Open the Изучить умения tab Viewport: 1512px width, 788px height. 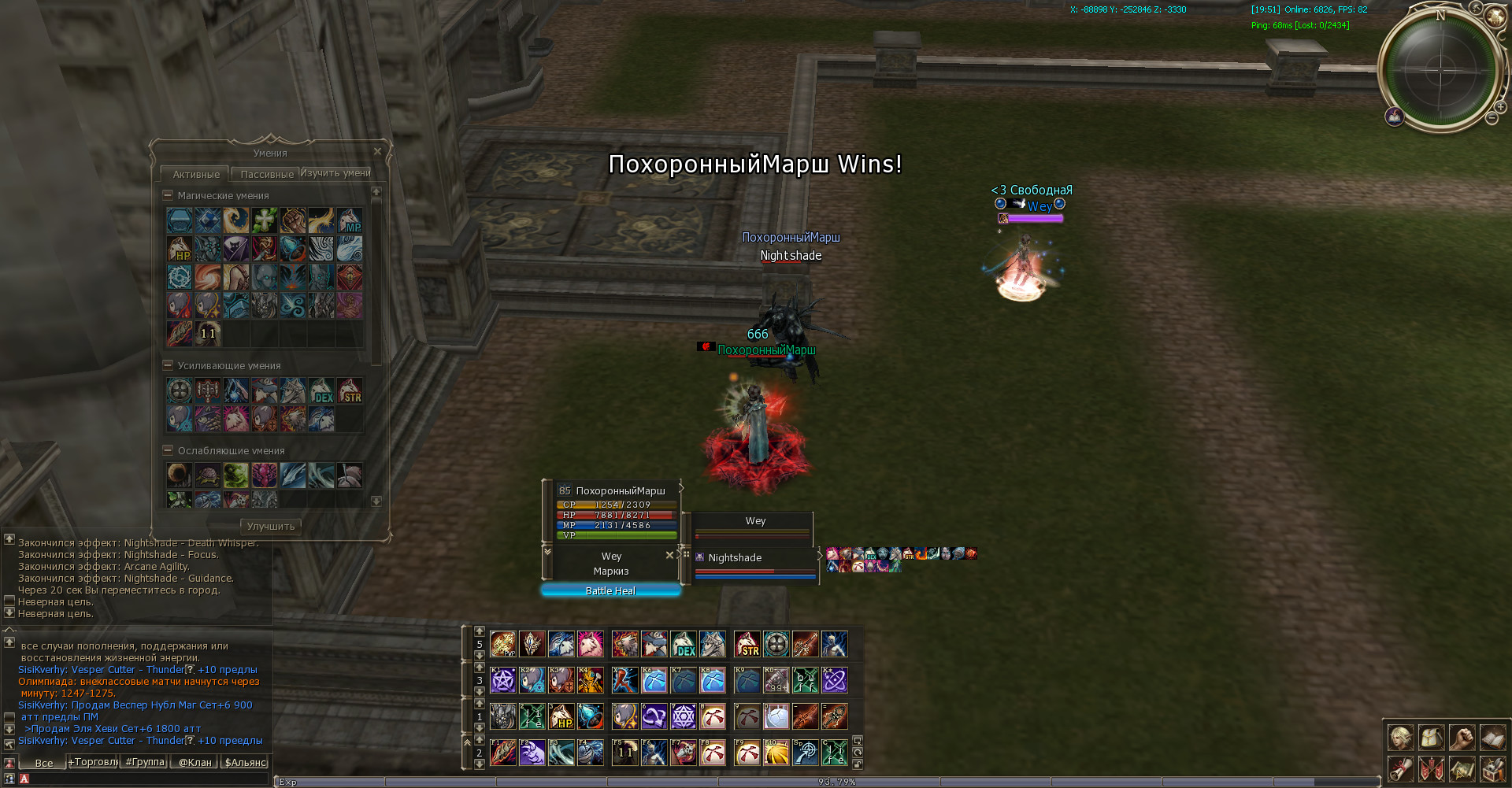(335, 173)
